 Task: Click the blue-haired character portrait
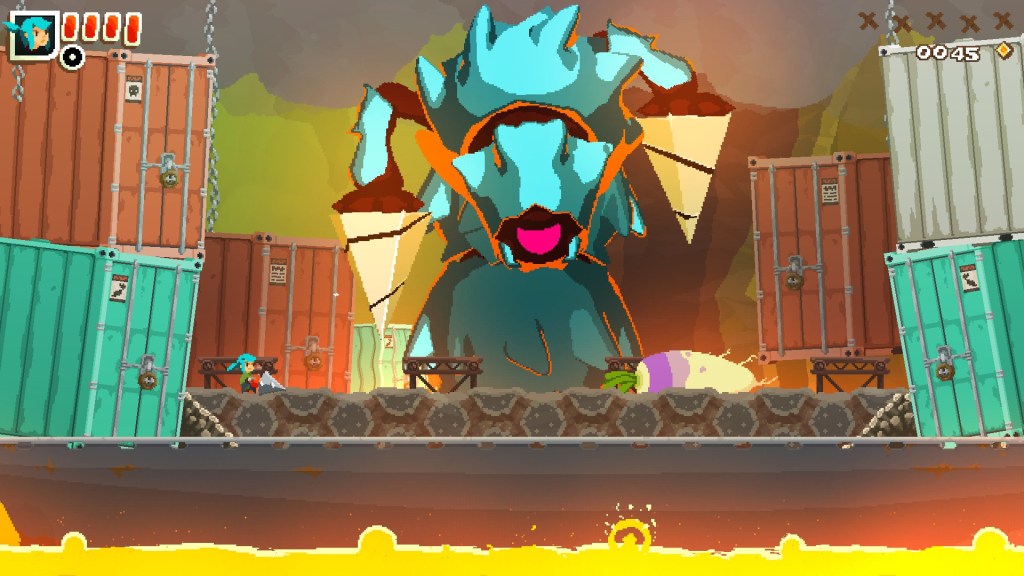[29, 36]
